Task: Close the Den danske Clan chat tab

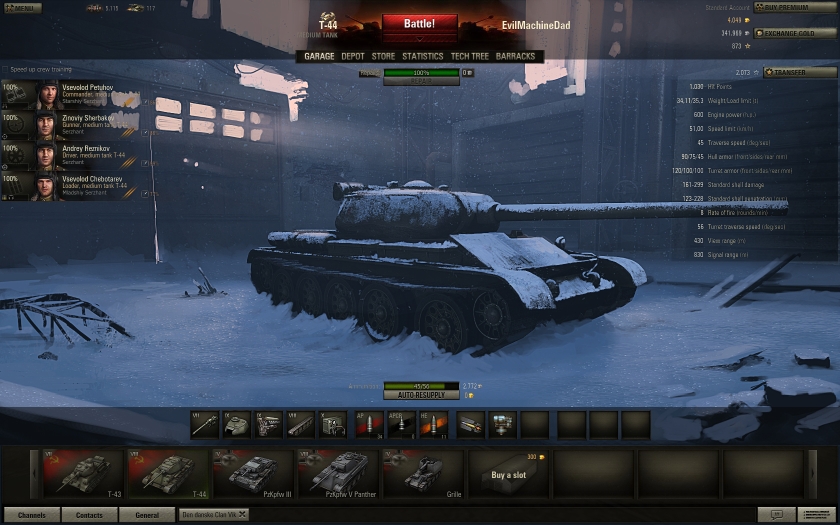Action: point(241,514)
